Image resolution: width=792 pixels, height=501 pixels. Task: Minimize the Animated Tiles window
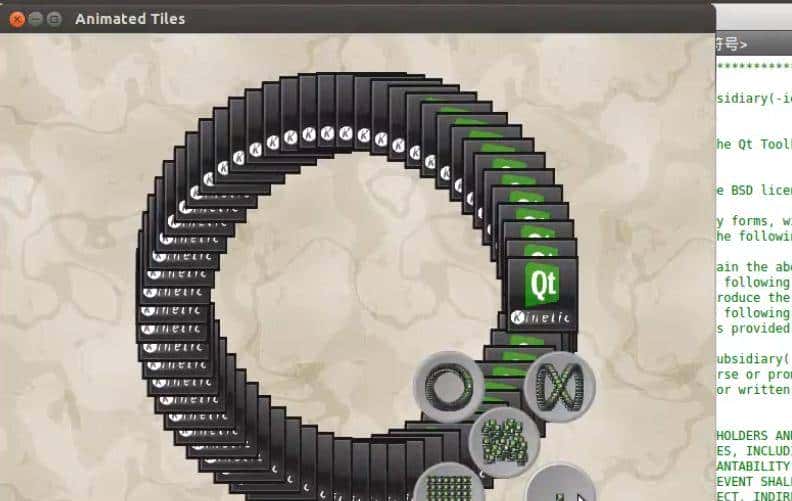[35, 18]
